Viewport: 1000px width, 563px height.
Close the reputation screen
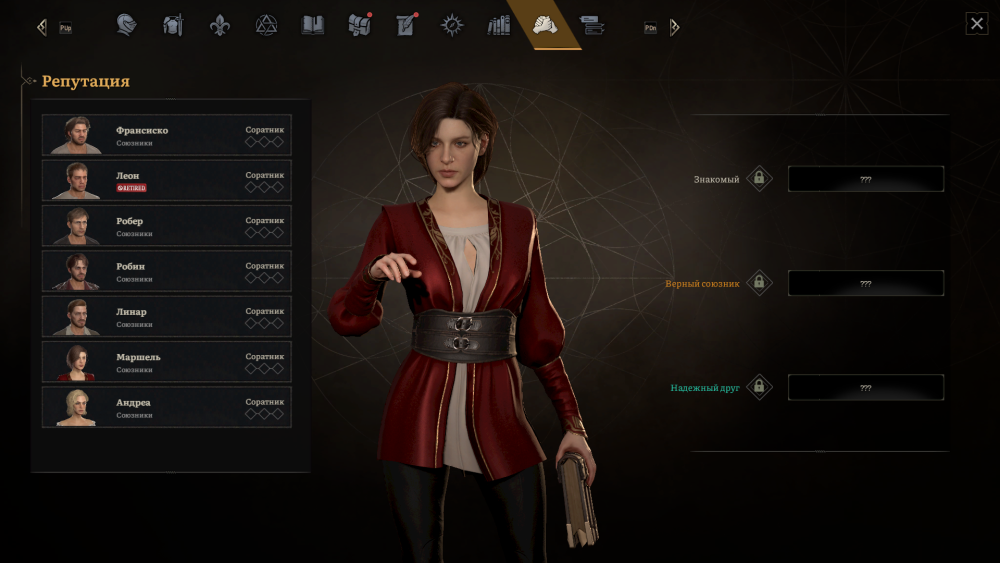tap(977, 24)
